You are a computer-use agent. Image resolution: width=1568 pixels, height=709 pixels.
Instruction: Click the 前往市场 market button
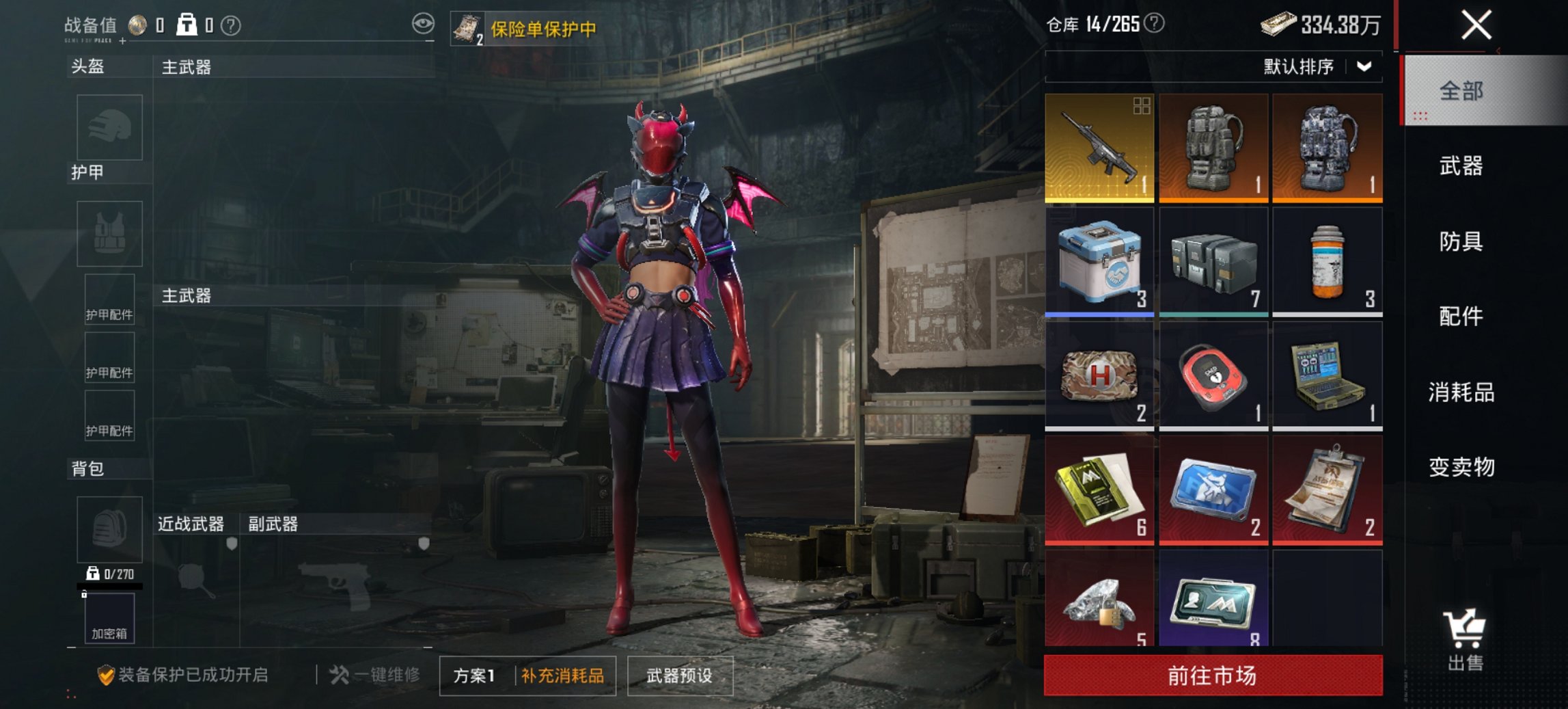[1211, 674]
